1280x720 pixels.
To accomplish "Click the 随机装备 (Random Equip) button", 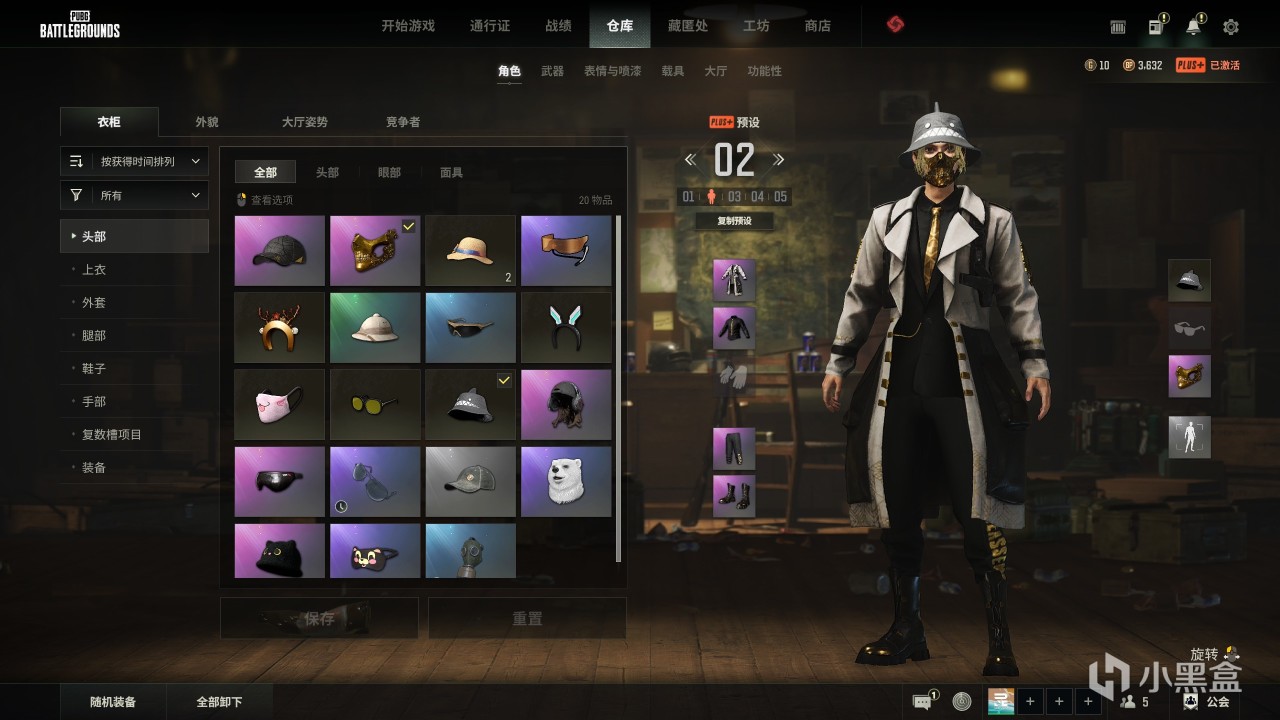I will coord(113,702).
